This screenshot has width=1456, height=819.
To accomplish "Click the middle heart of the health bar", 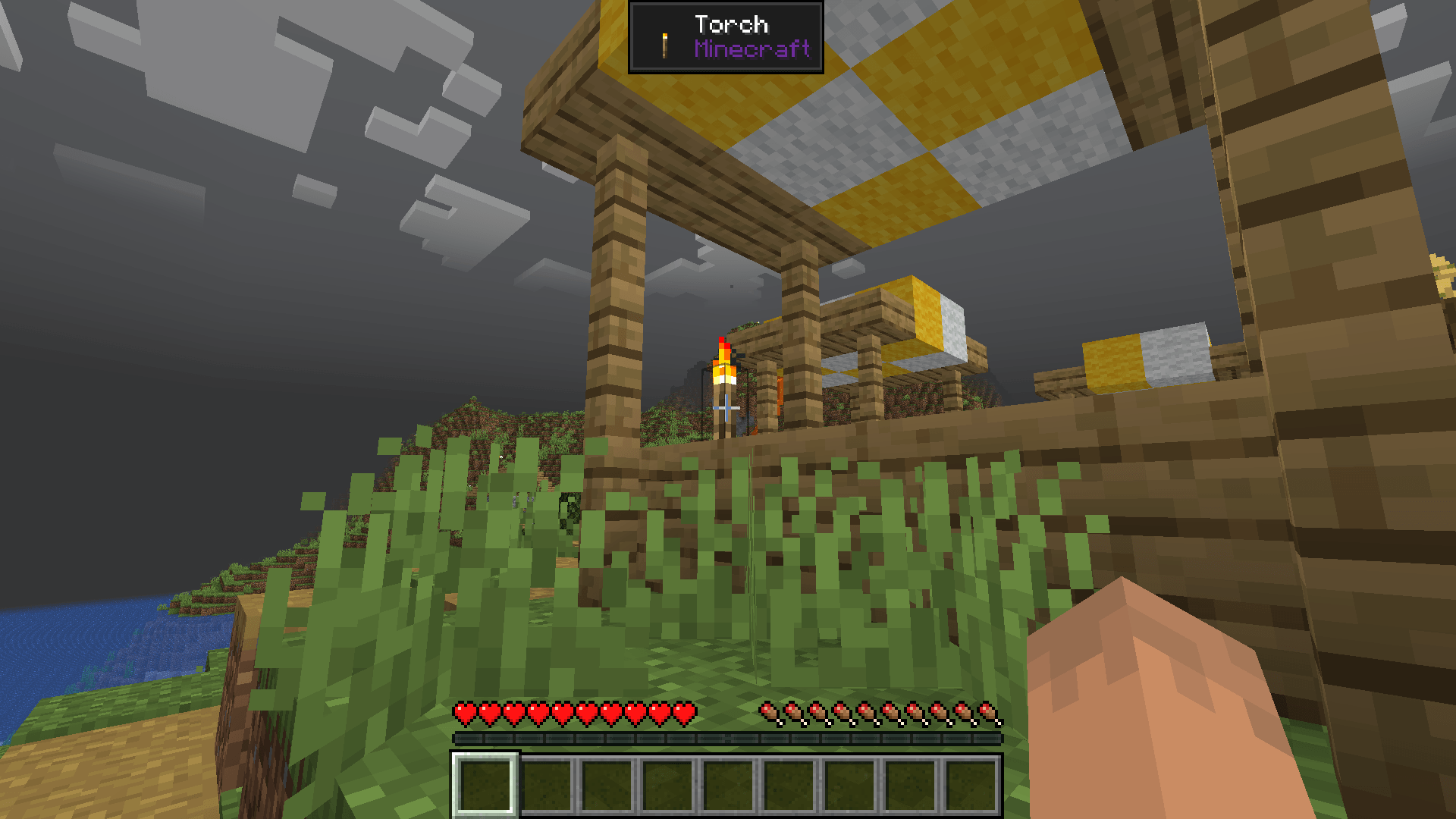I will (x=575, y=711).
